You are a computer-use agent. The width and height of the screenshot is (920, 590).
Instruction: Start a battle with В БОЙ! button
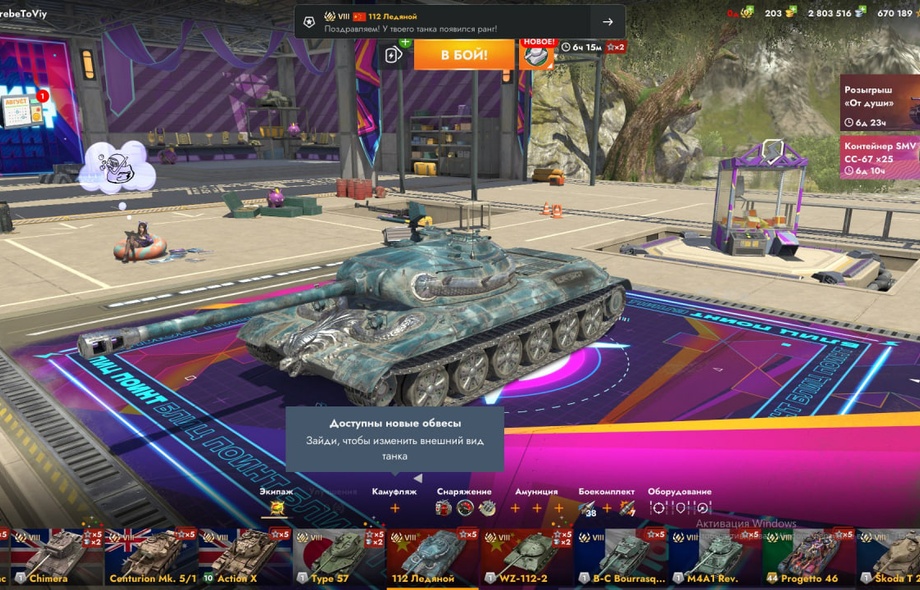464,54
